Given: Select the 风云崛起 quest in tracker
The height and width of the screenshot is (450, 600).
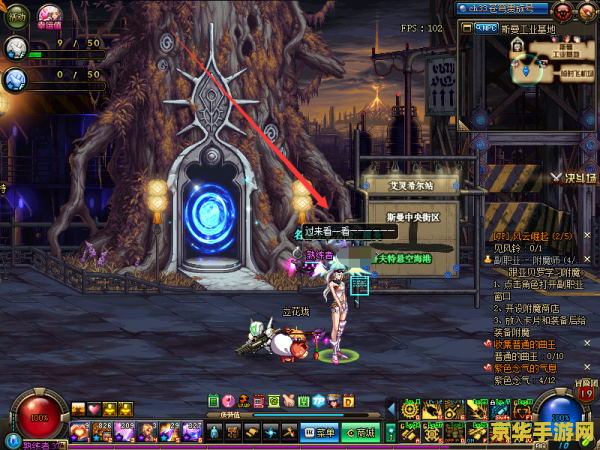Looking at the screenshot, I should [x=530, y=234].
